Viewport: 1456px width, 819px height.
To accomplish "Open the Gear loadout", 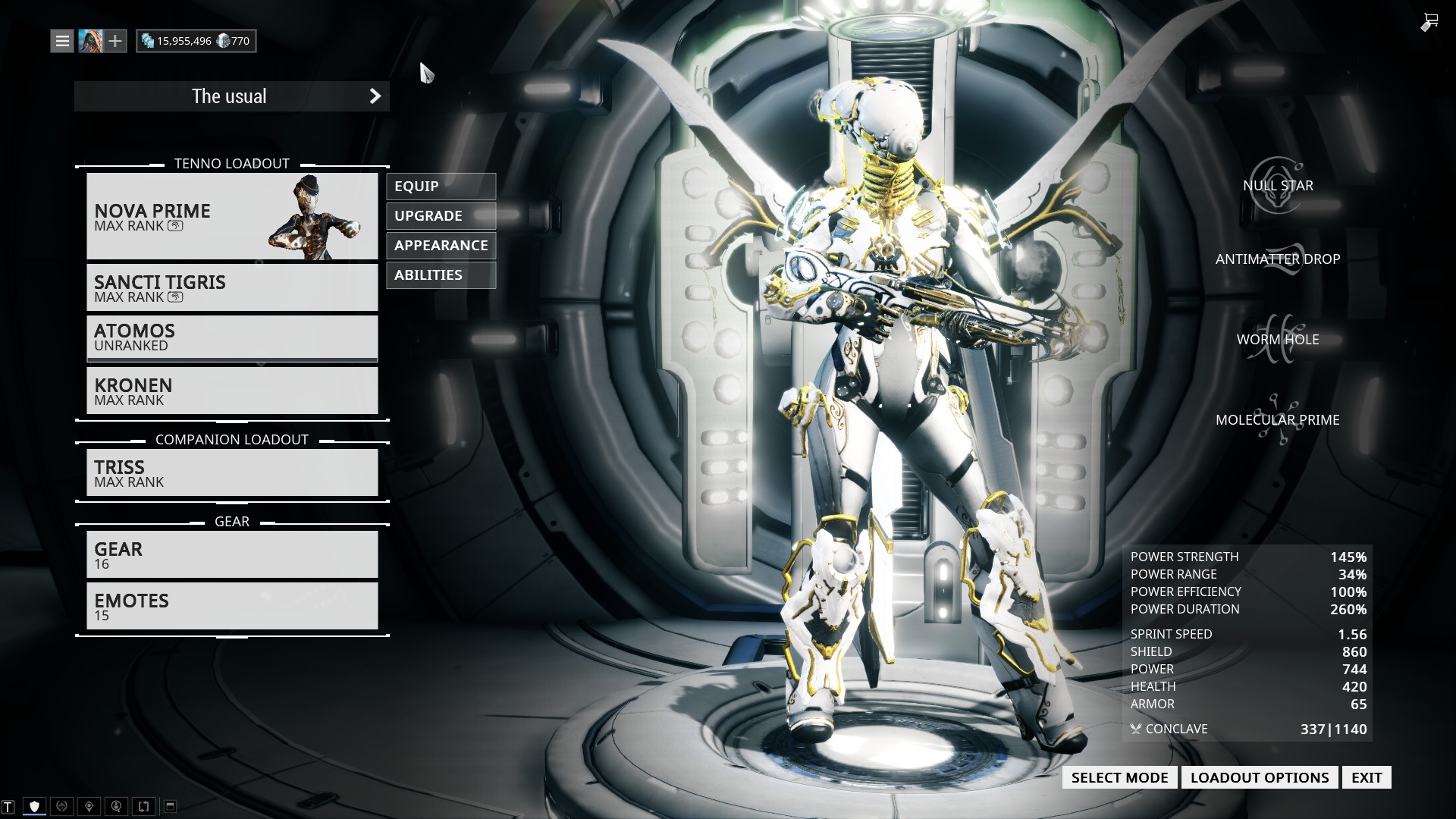I will click(x=232, y=554).
